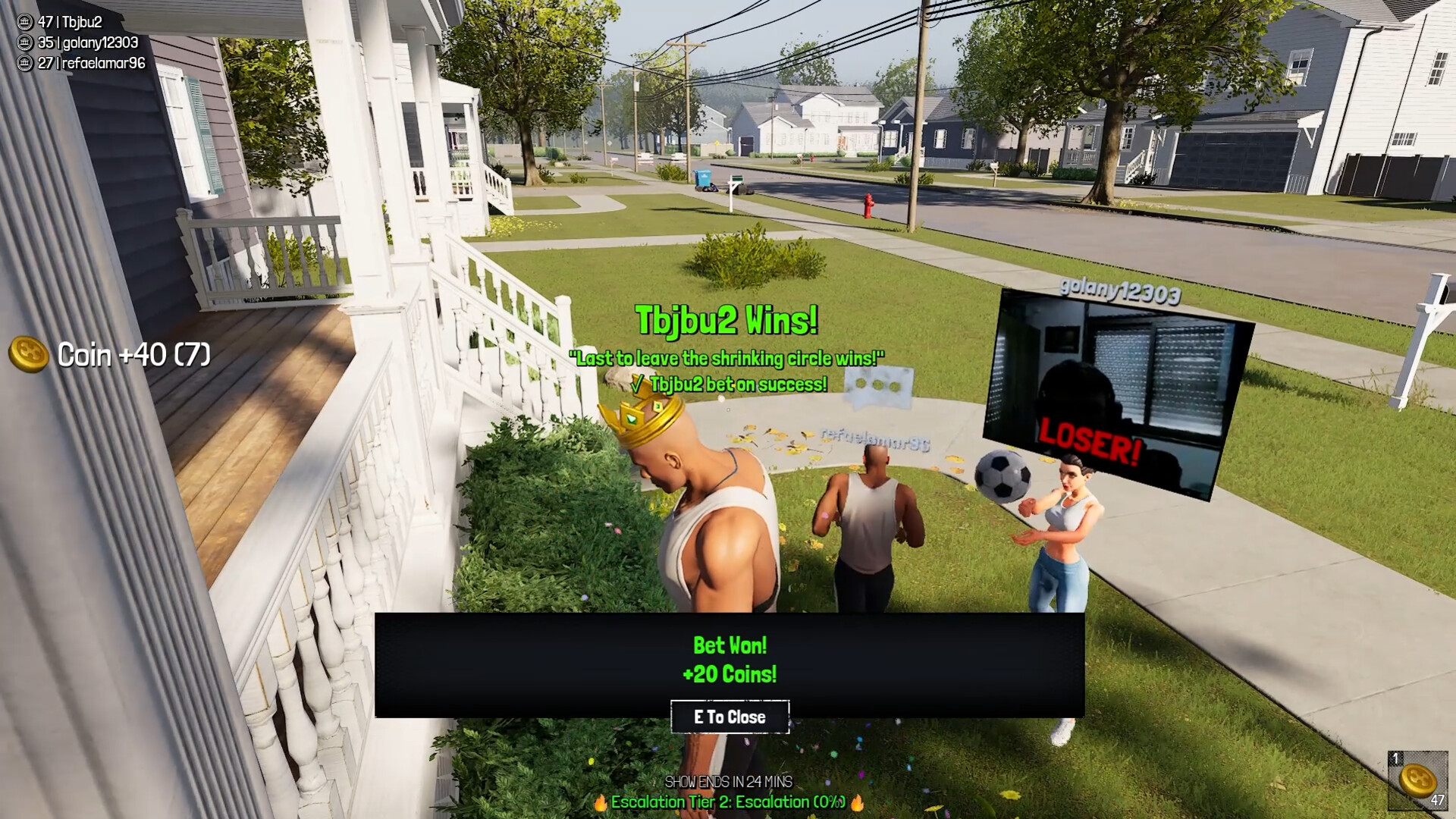
Task: Click the coin icon beside Tbjbu2's score
Action: click(x=24, y=22)
